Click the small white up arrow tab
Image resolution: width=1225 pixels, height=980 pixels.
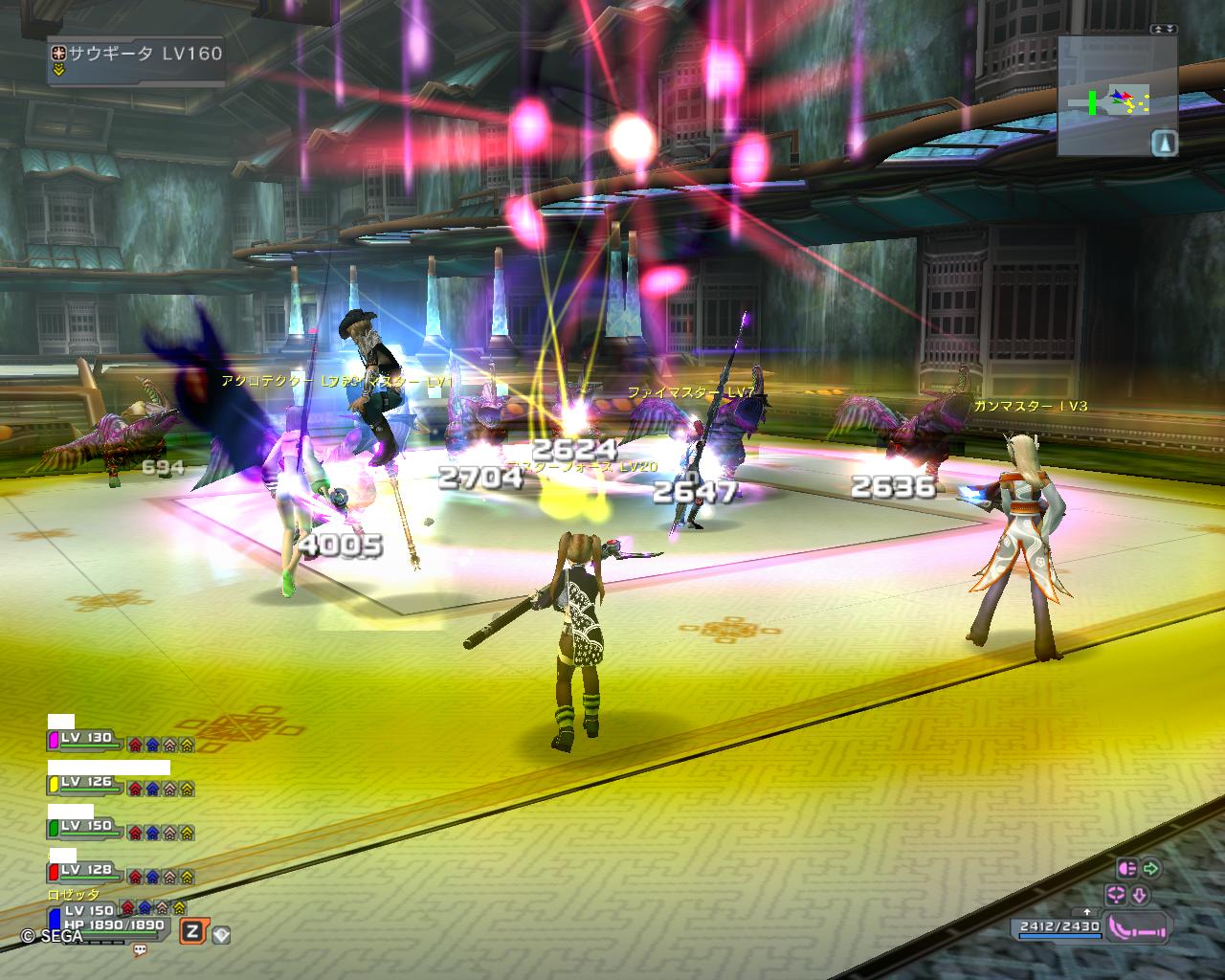(1086, 911)
